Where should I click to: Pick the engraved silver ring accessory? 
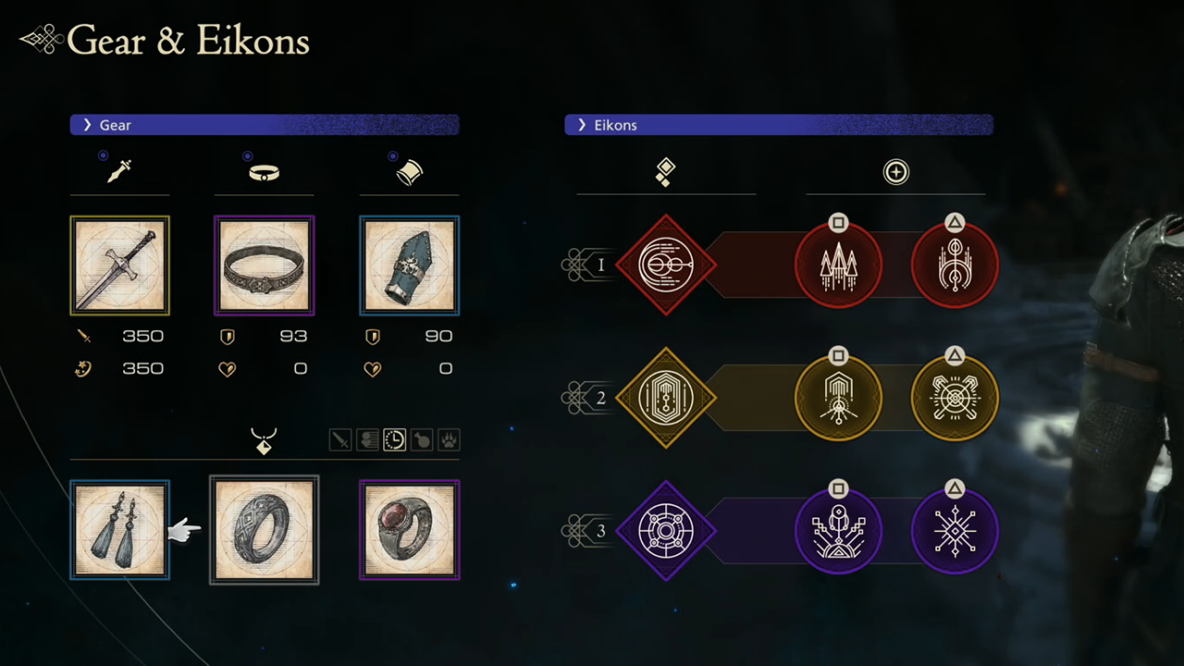pos(264,529)
